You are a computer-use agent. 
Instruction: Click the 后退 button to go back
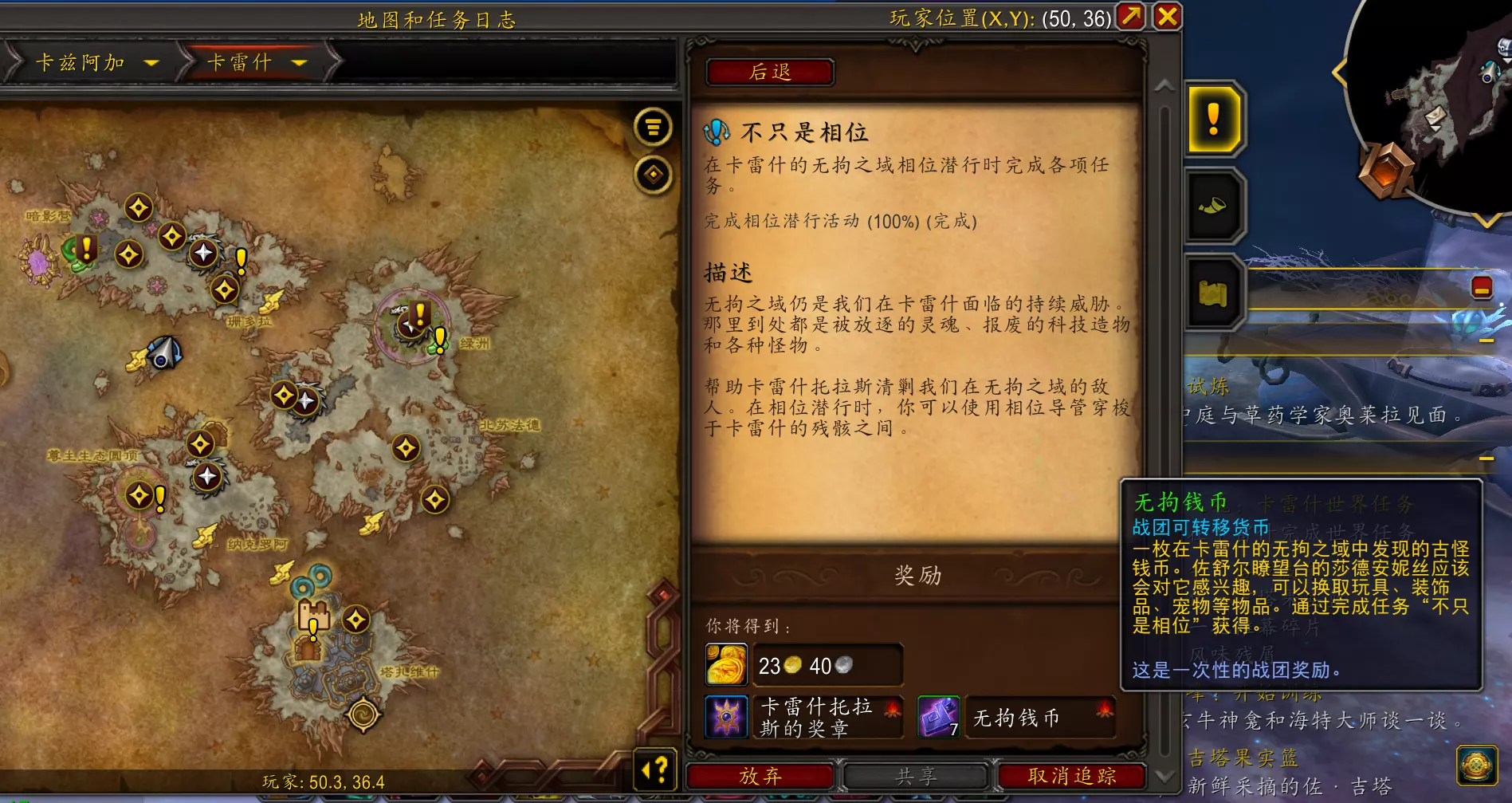tap(771, 73)
